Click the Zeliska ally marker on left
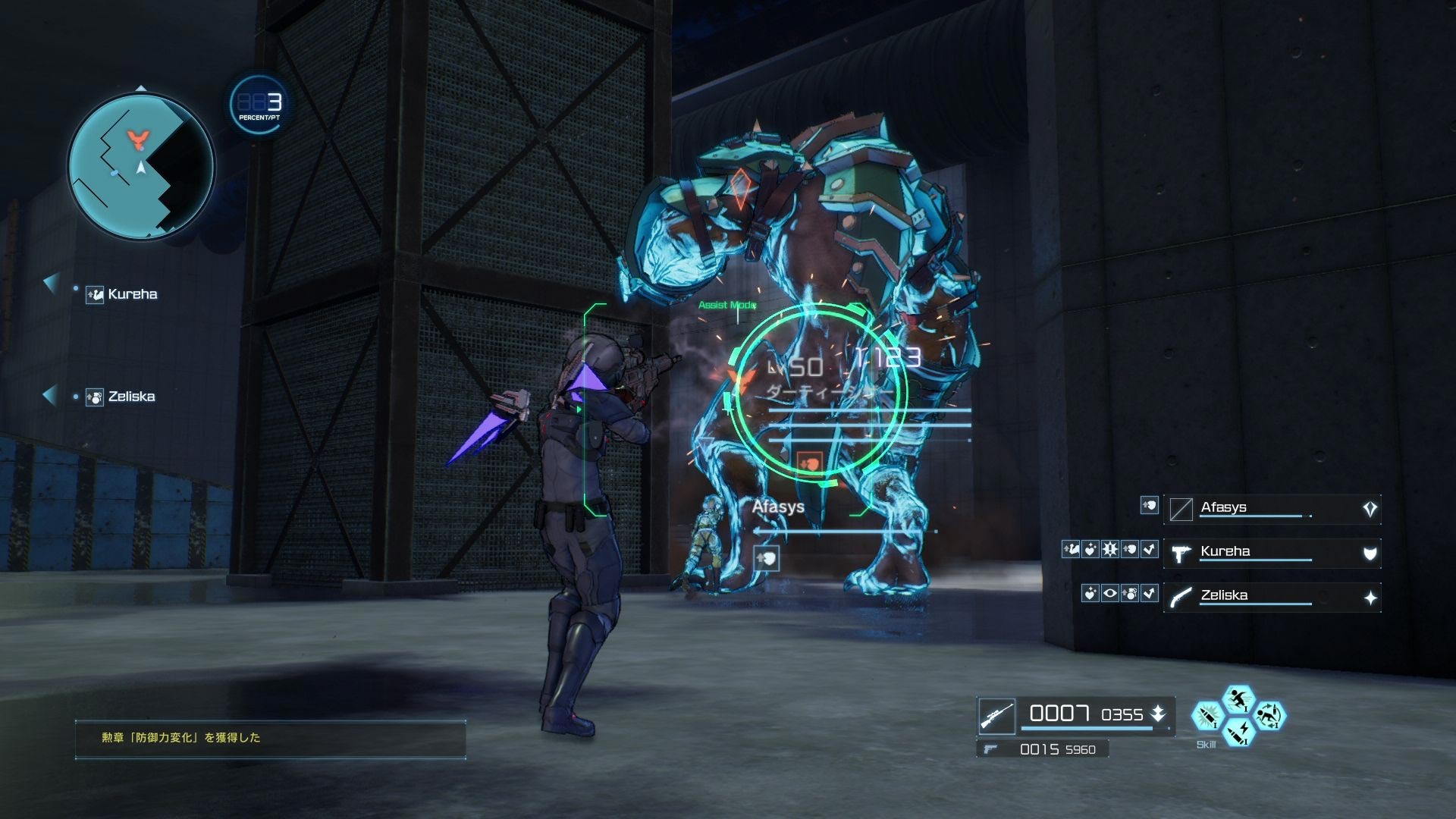This screenshot has width=1456, height=819. coord(121,397)
